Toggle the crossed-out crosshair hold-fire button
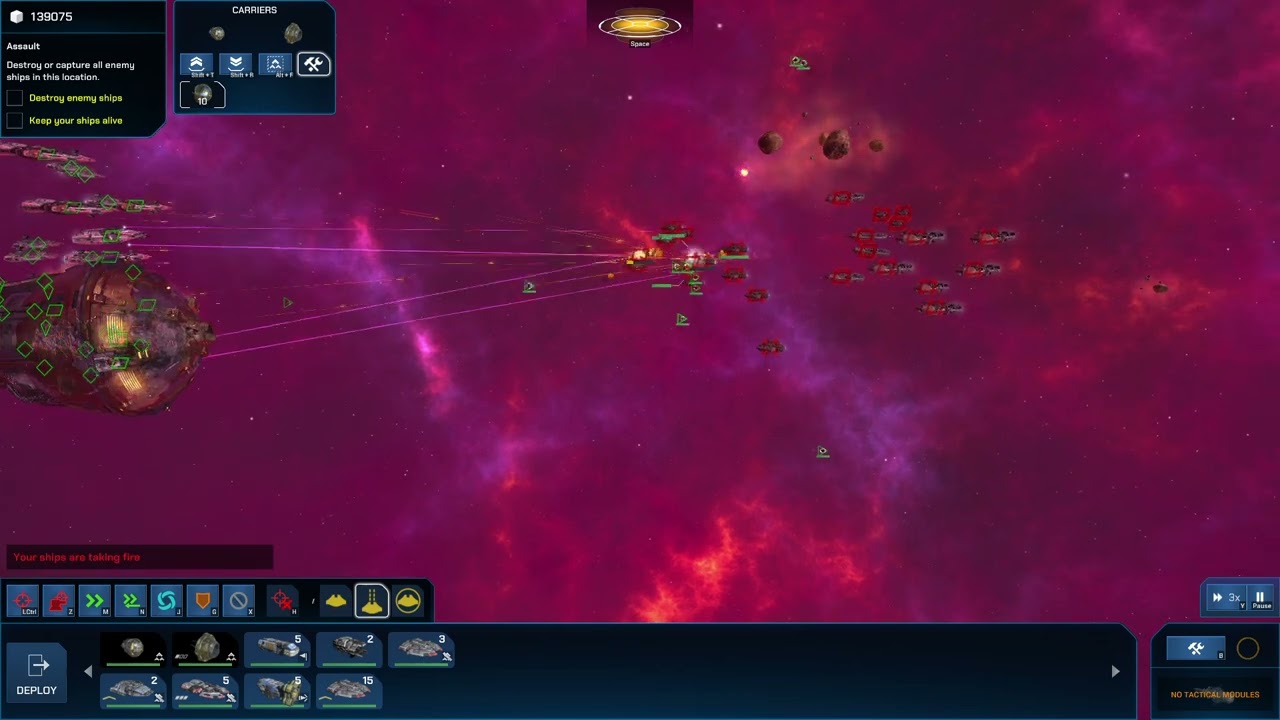 (283, 601)
